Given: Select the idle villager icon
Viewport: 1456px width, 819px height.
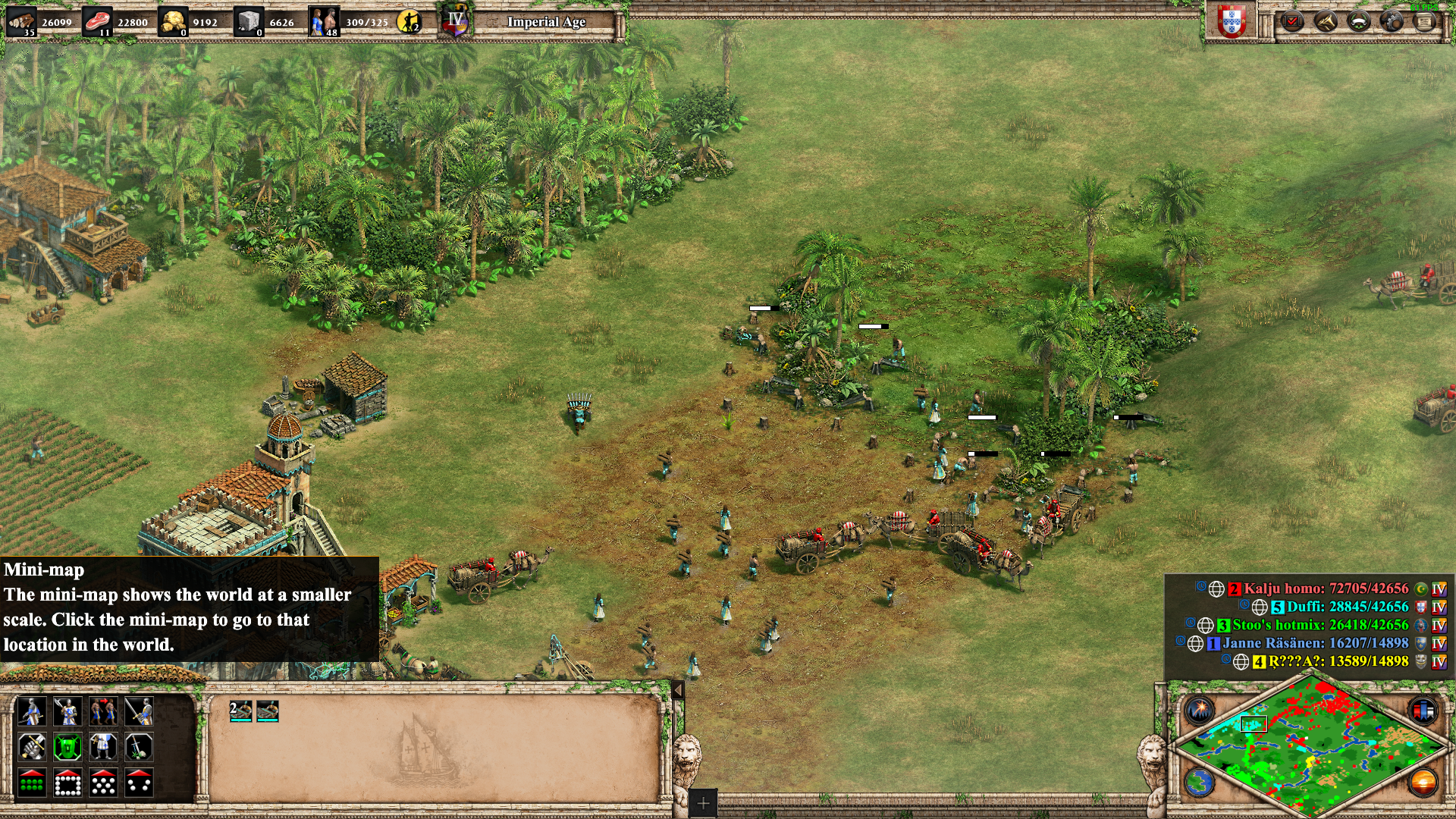Looking at the screenshot, I should (x=409, y=21).
